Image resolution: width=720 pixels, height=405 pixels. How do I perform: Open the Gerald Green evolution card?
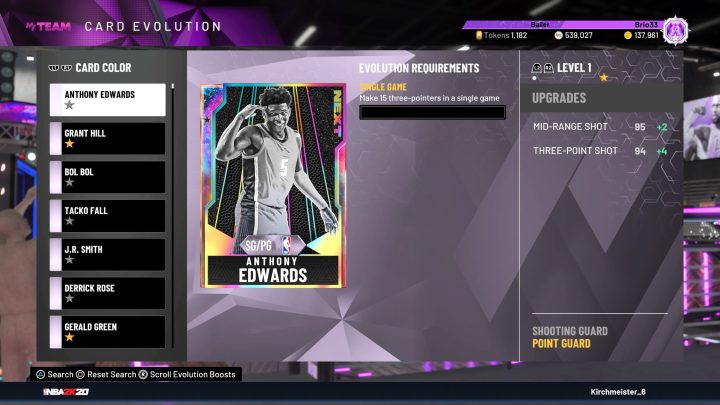[x=107, y=332]
